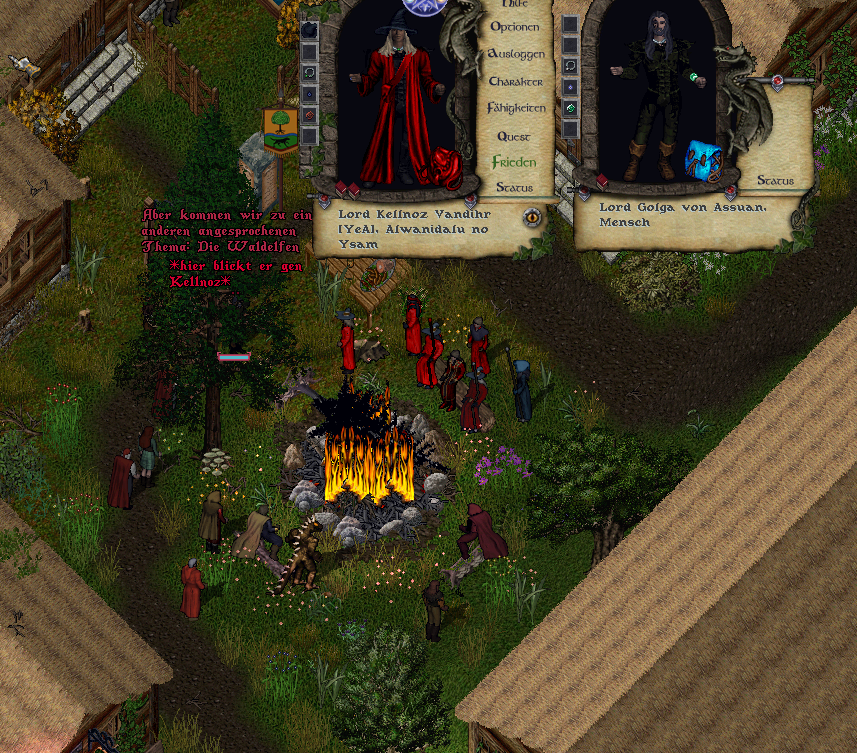Select the green ring slot on Golga's paperdoll
The width and height of the screenshot is (857, 753).
tap(570, 108)
